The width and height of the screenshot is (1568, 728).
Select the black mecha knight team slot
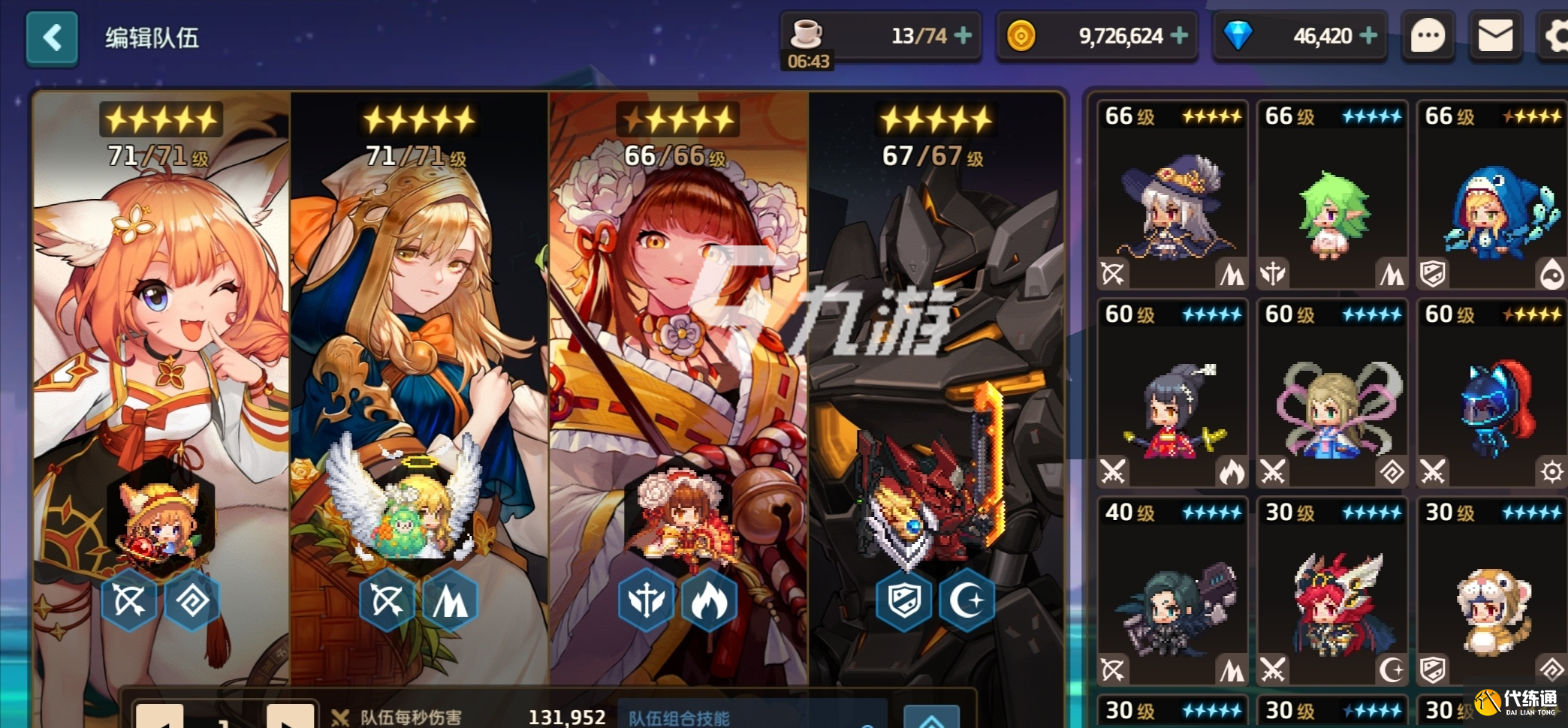[x=936, y=375]
